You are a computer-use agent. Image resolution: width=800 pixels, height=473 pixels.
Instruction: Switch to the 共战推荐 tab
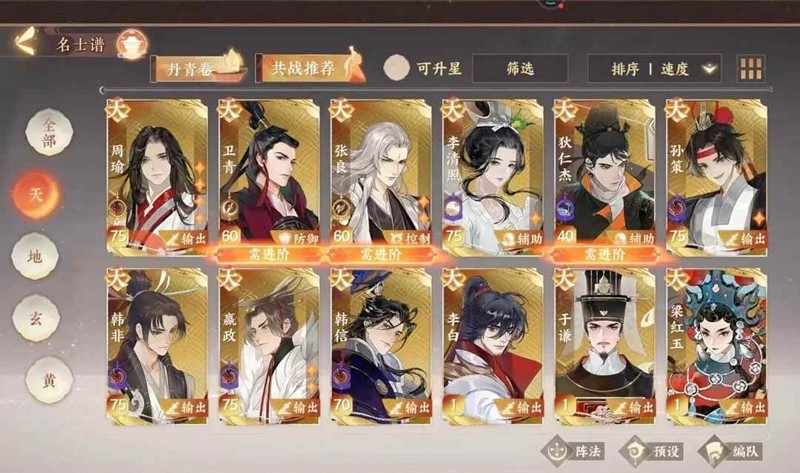point(305,68)
